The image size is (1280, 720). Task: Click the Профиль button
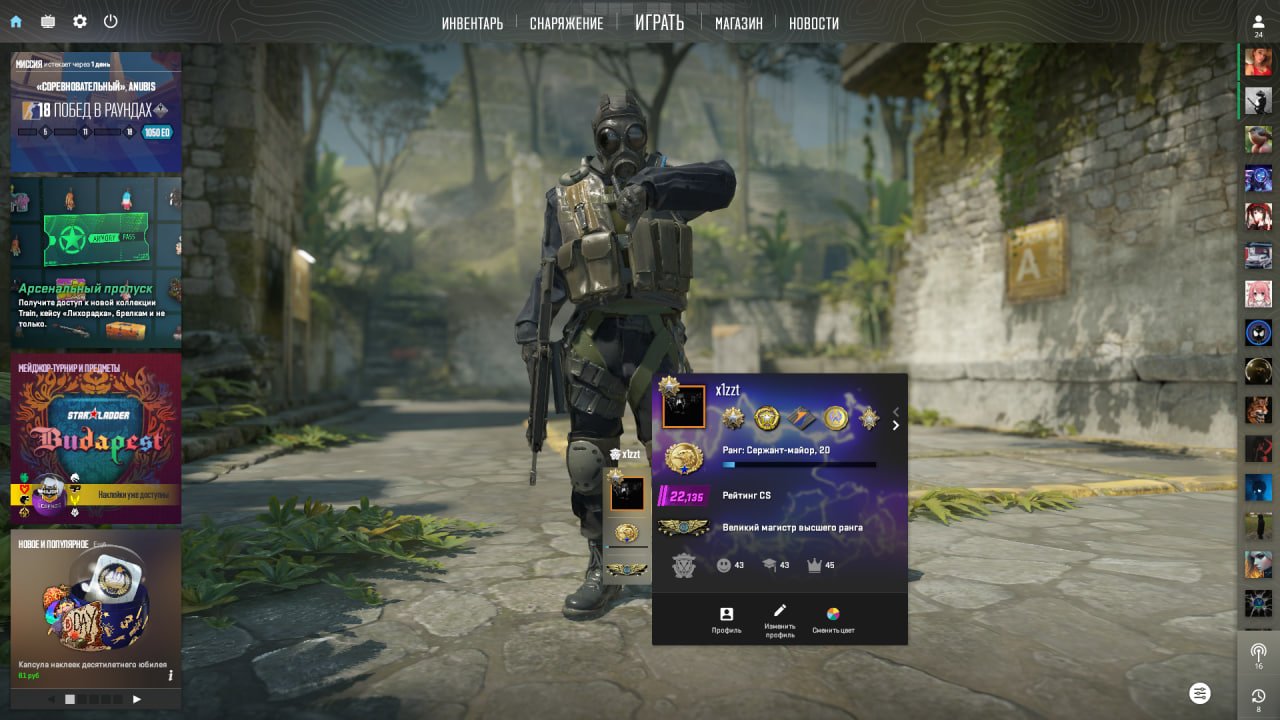[x=726, y=616]
